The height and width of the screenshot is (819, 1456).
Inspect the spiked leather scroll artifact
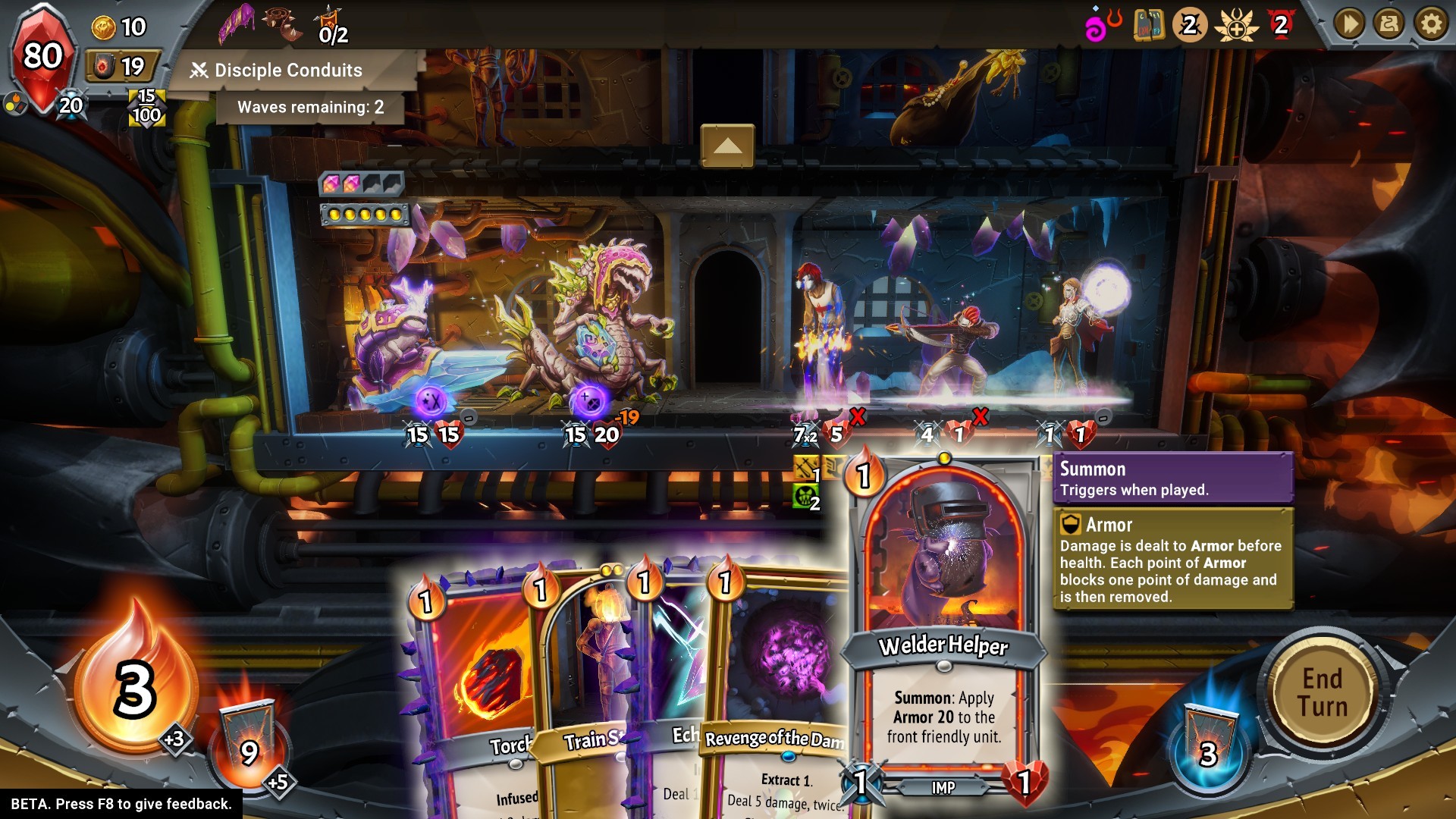(x=282, y=24)
